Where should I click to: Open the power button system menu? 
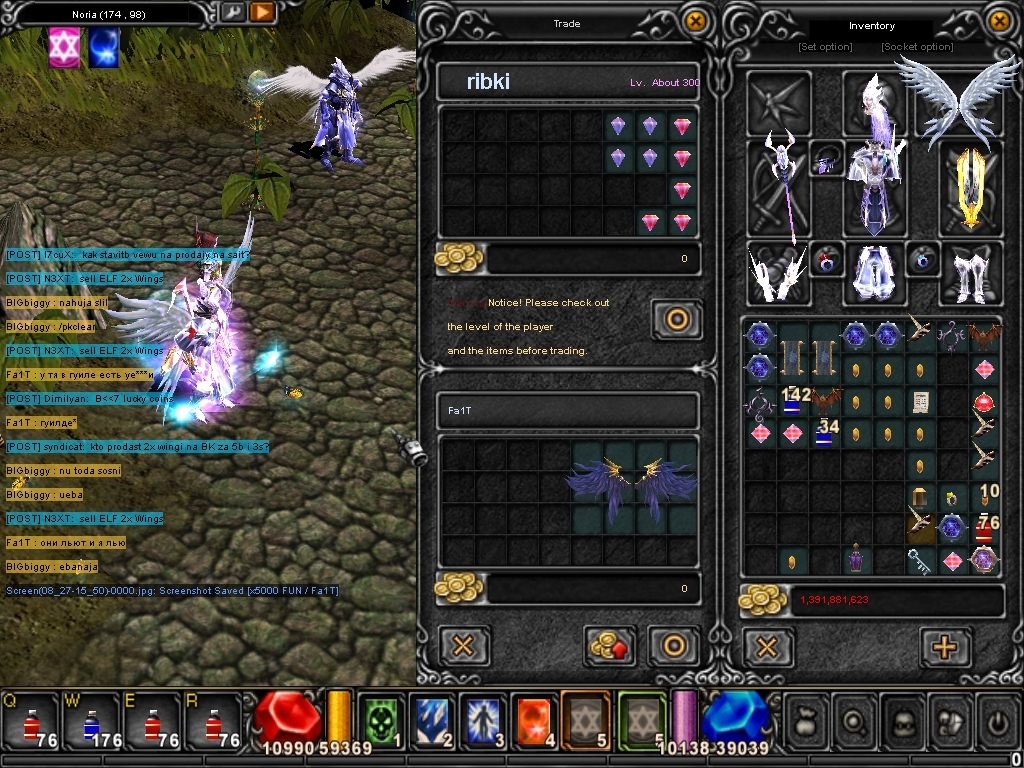coord(998,718)
